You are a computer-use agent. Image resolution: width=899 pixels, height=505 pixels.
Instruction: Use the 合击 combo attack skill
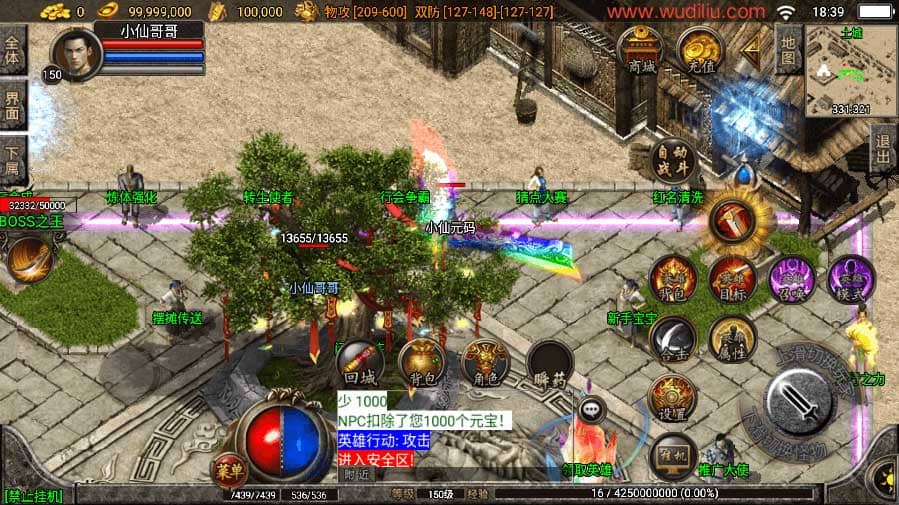tap(673, 340)
